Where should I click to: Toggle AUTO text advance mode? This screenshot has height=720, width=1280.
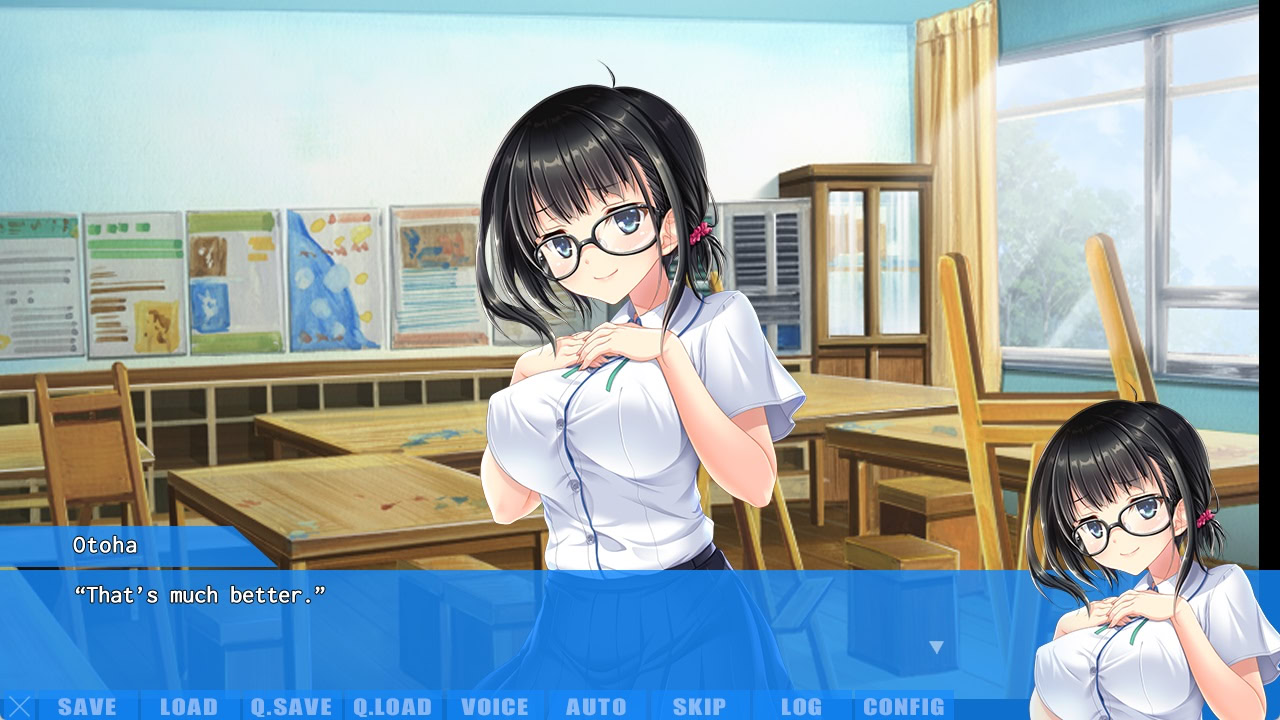597,707
